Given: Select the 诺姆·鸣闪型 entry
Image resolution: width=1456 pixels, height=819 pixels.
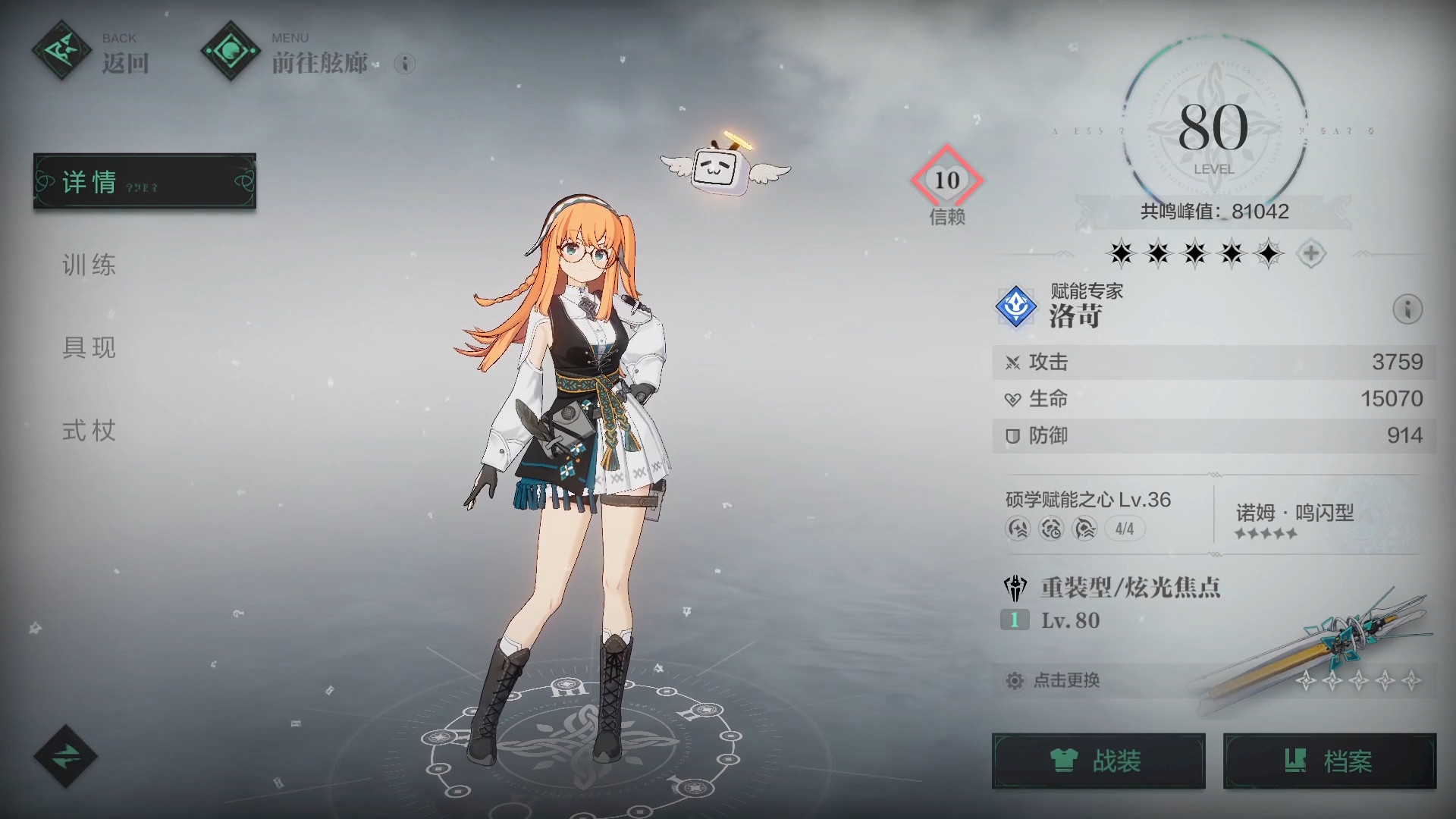Looking at the screenshot, I should coord(1294,519).
